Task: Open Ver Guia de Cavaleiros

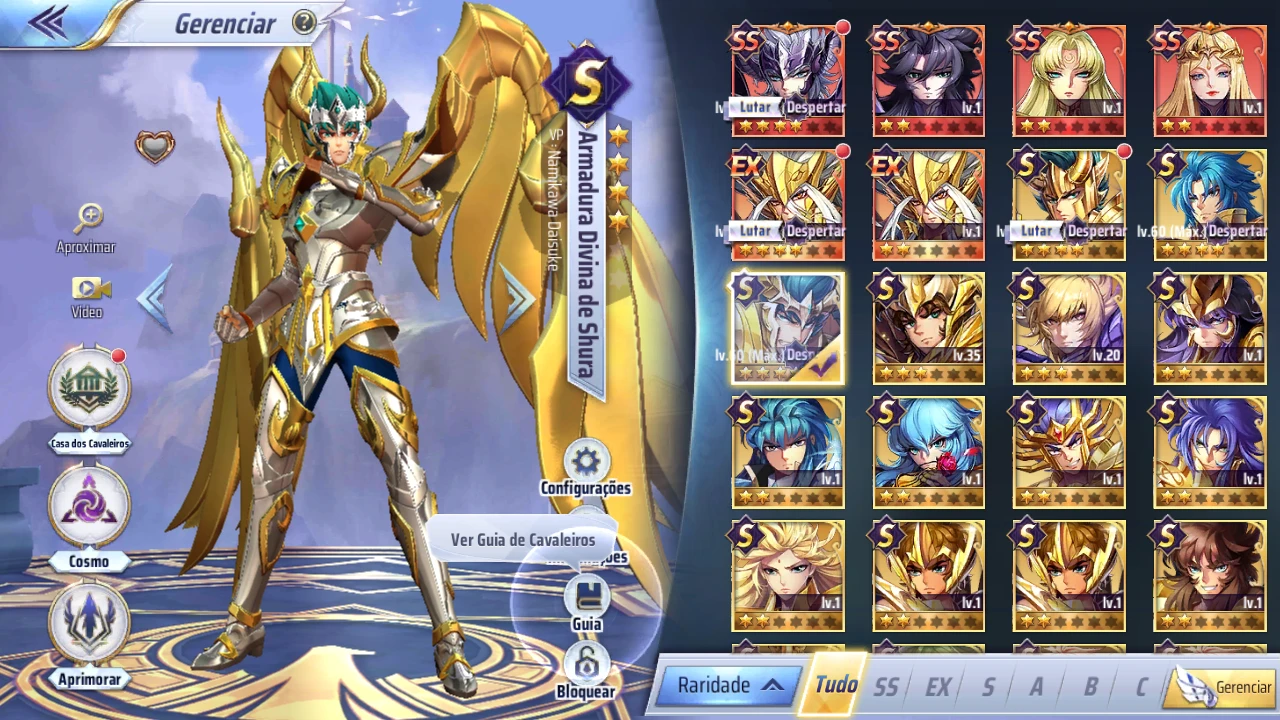Action: [522, 539]
